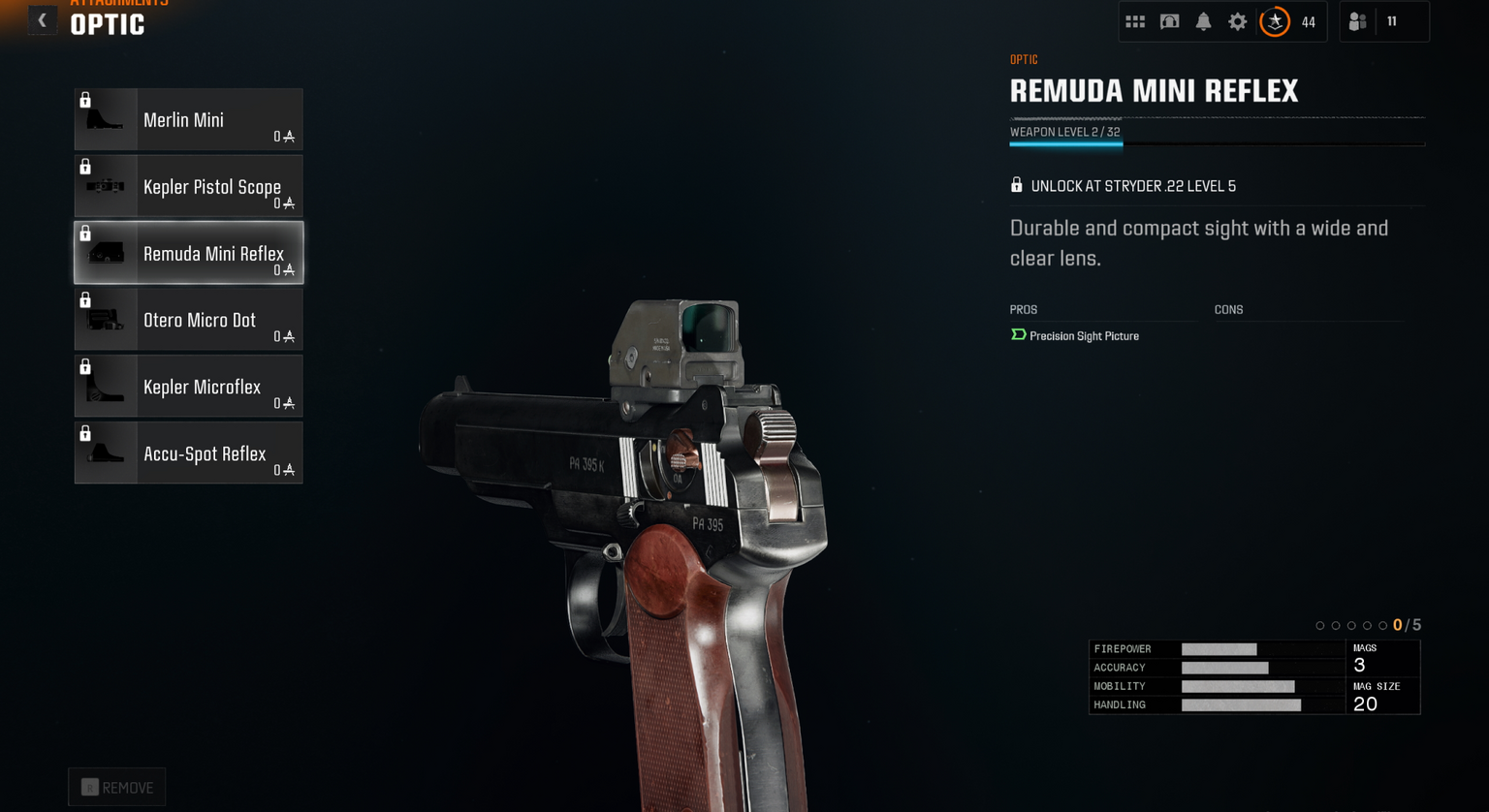Viewport: 1489px width, 812px height.
Task: Click the REMOVE attachment button
Action: pos(117,788)
